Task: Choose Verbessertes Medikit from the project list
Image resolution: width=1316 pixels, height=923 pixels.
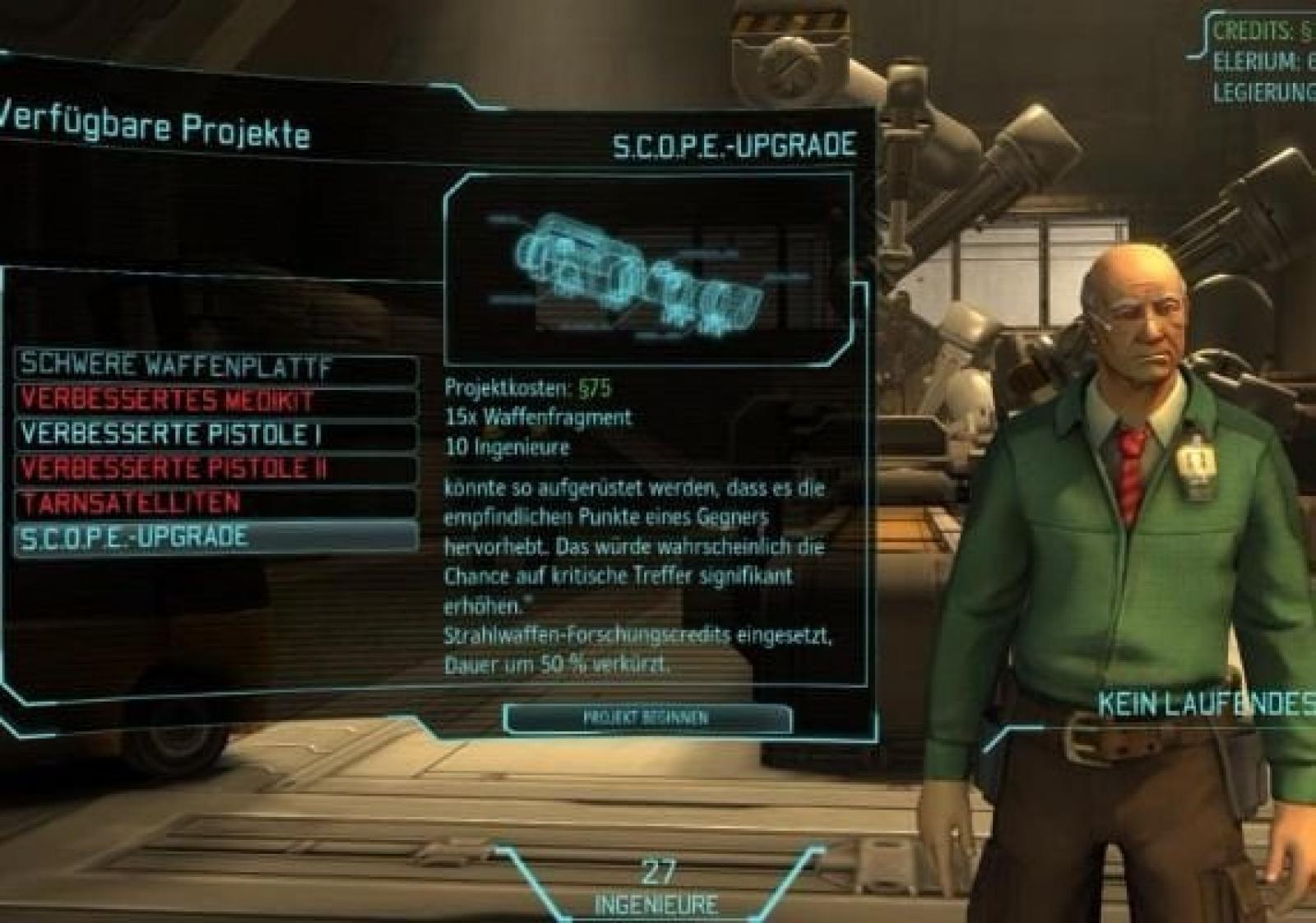Action: click(x=215, y=401)
